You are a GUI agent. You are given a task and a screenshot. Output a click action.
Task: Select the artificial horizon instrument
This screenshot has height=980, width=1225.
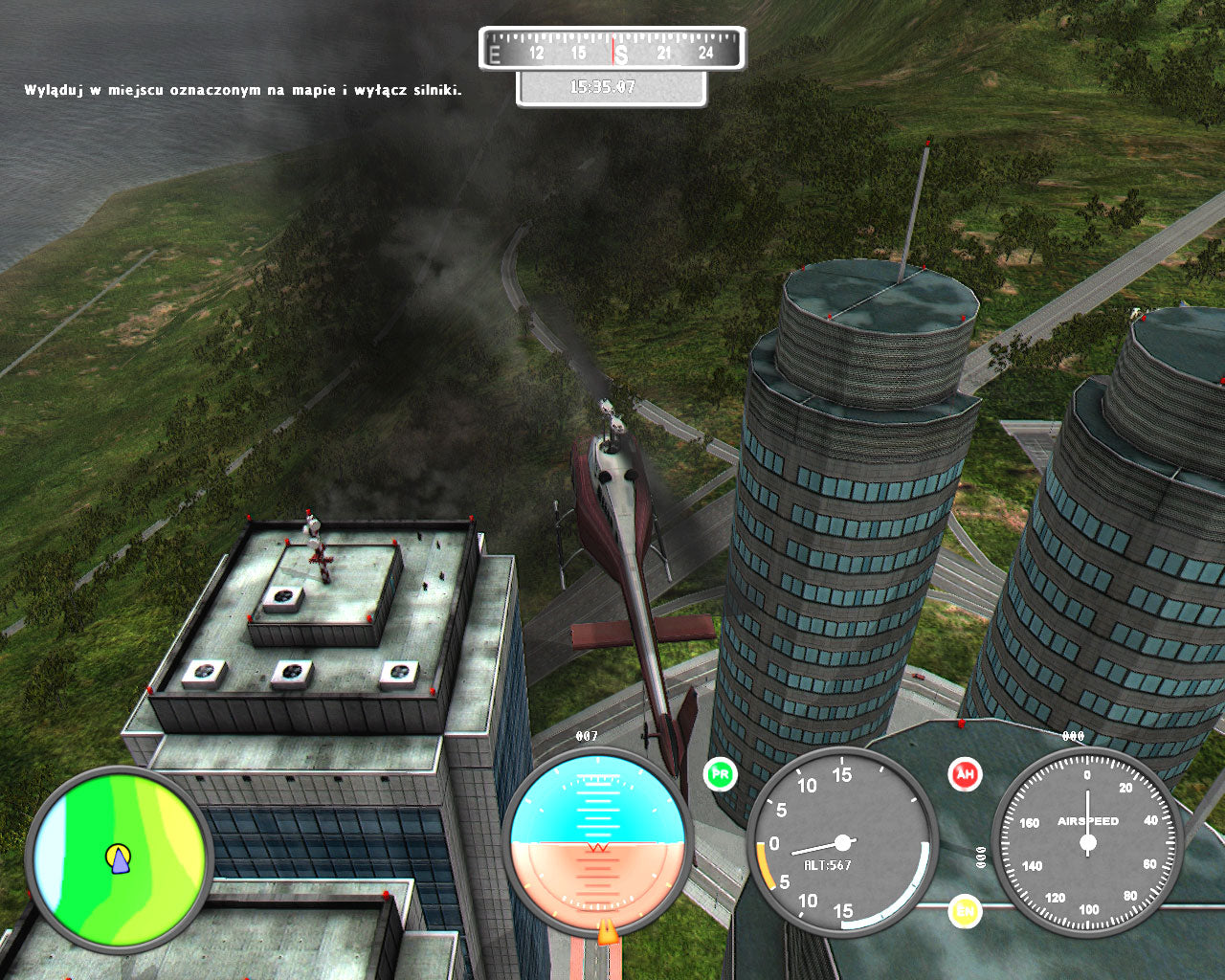[597, 840]
